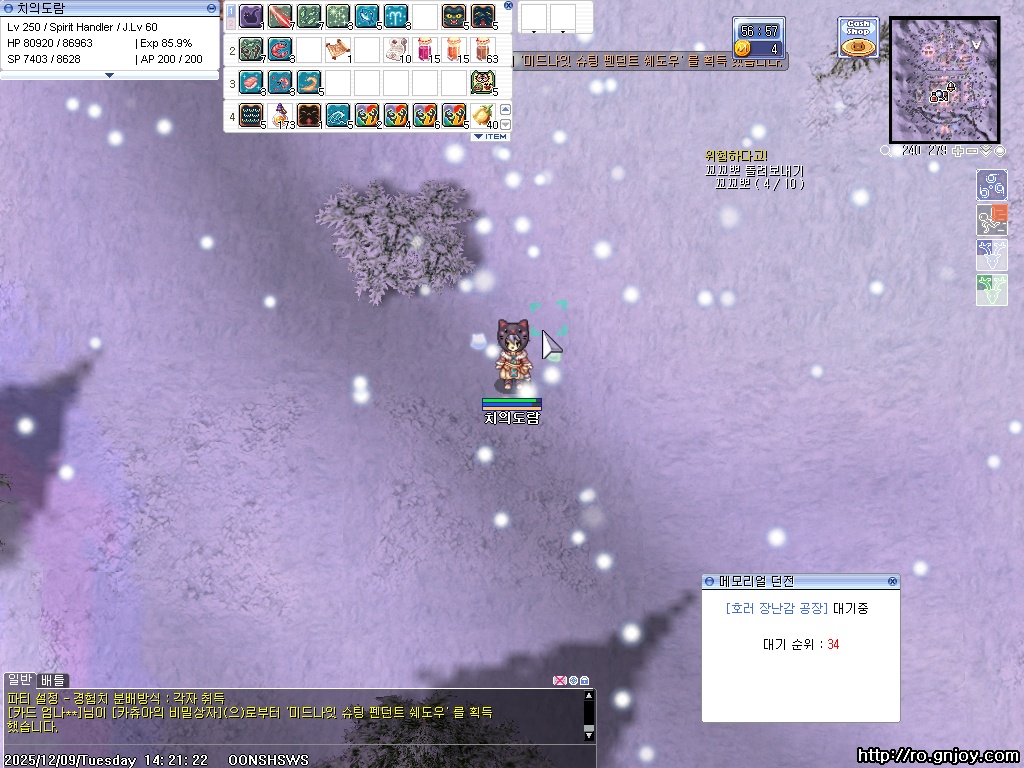Open the swirl pattern side icon
1024x768 pixels.
[x=991, y=185]
